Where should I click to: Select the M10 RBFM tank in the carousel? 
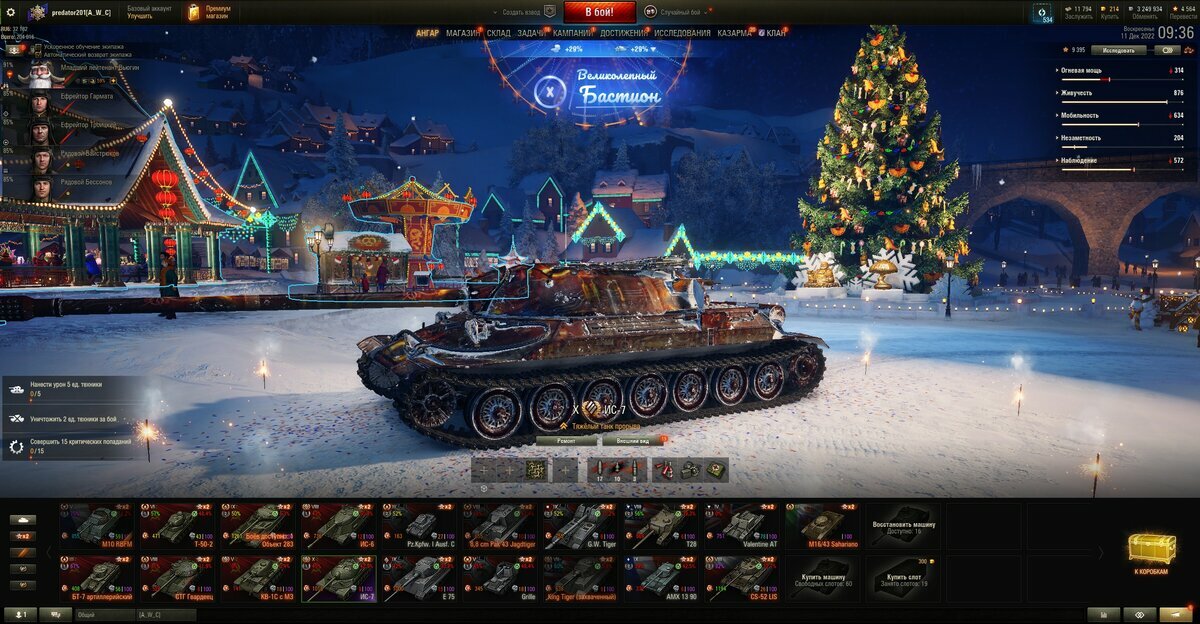97,525
